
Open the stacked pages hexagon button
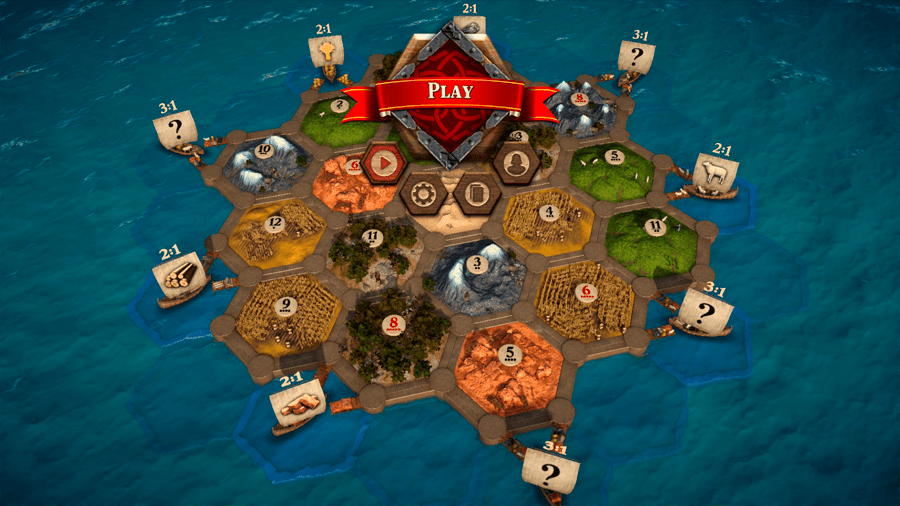click(x=476, y=191)
